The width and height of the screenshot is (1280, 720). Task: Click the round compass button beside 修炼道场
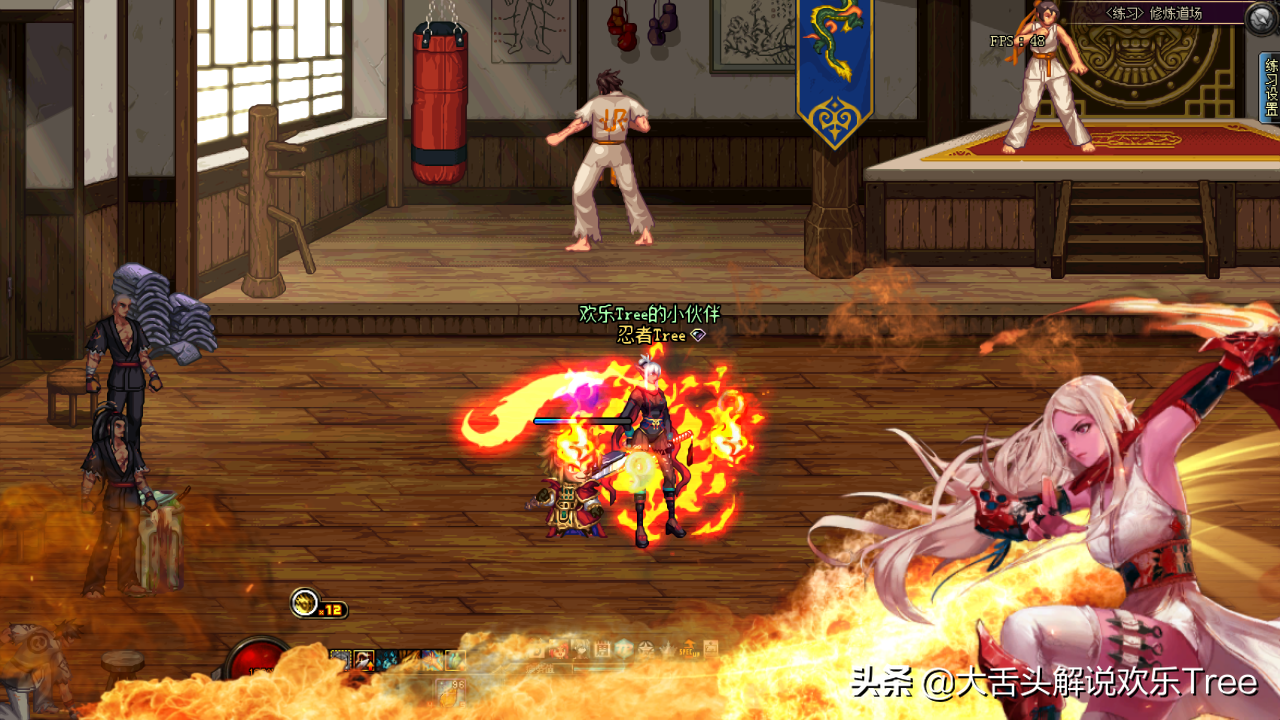[x=1261, y=16]
